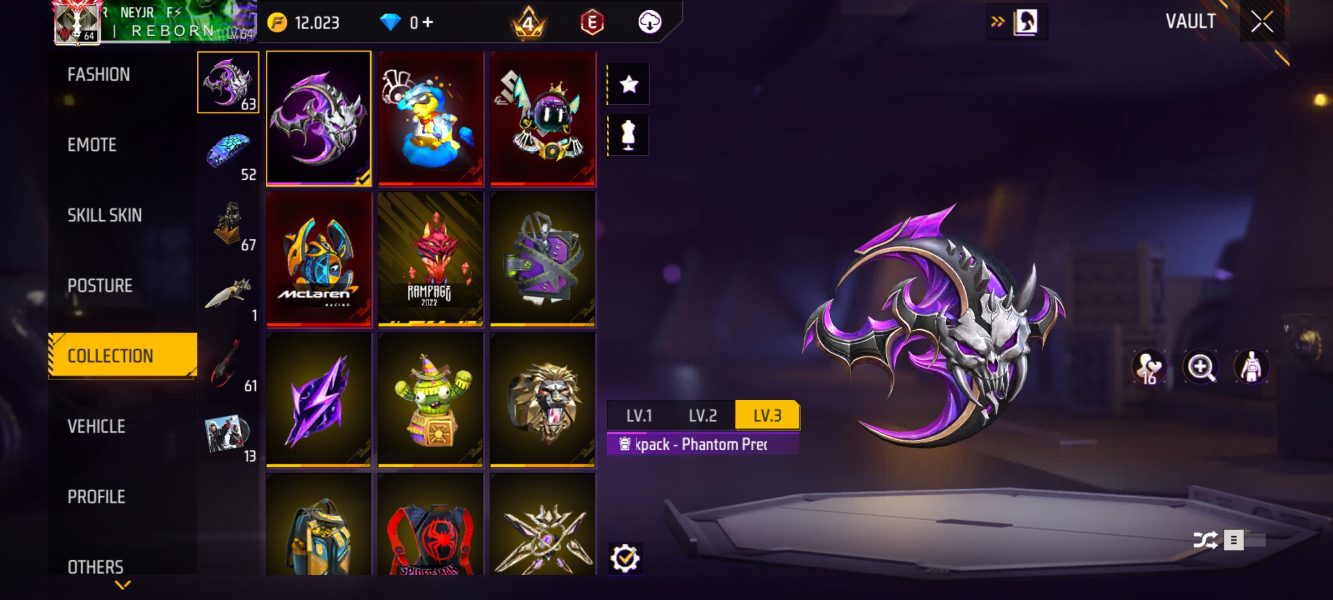Close the Vault screen
This screenshot has width=1333, height=600.
[x=1262, y=22]
